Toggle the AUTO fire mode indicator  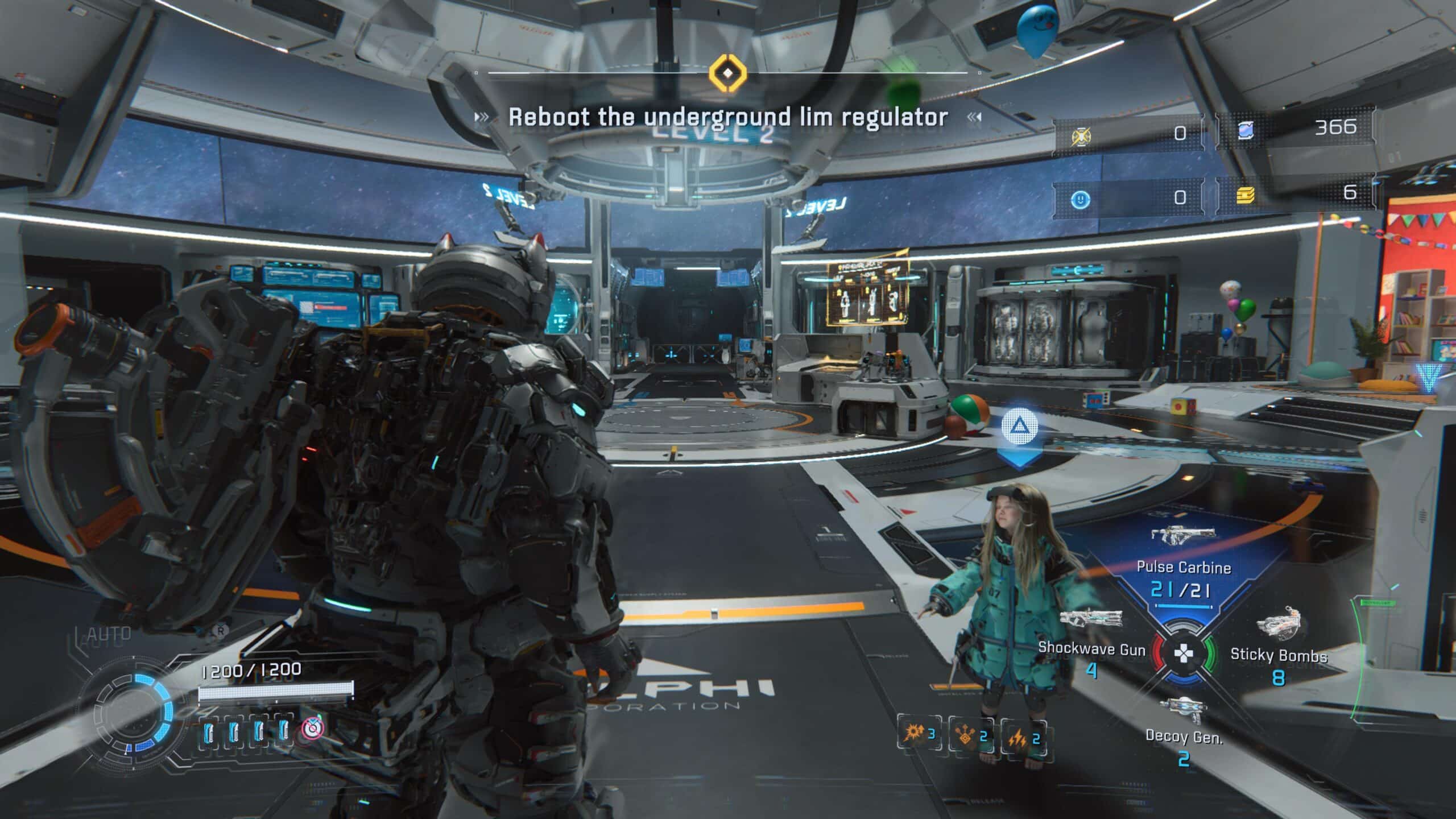click(x=108, y=634)
